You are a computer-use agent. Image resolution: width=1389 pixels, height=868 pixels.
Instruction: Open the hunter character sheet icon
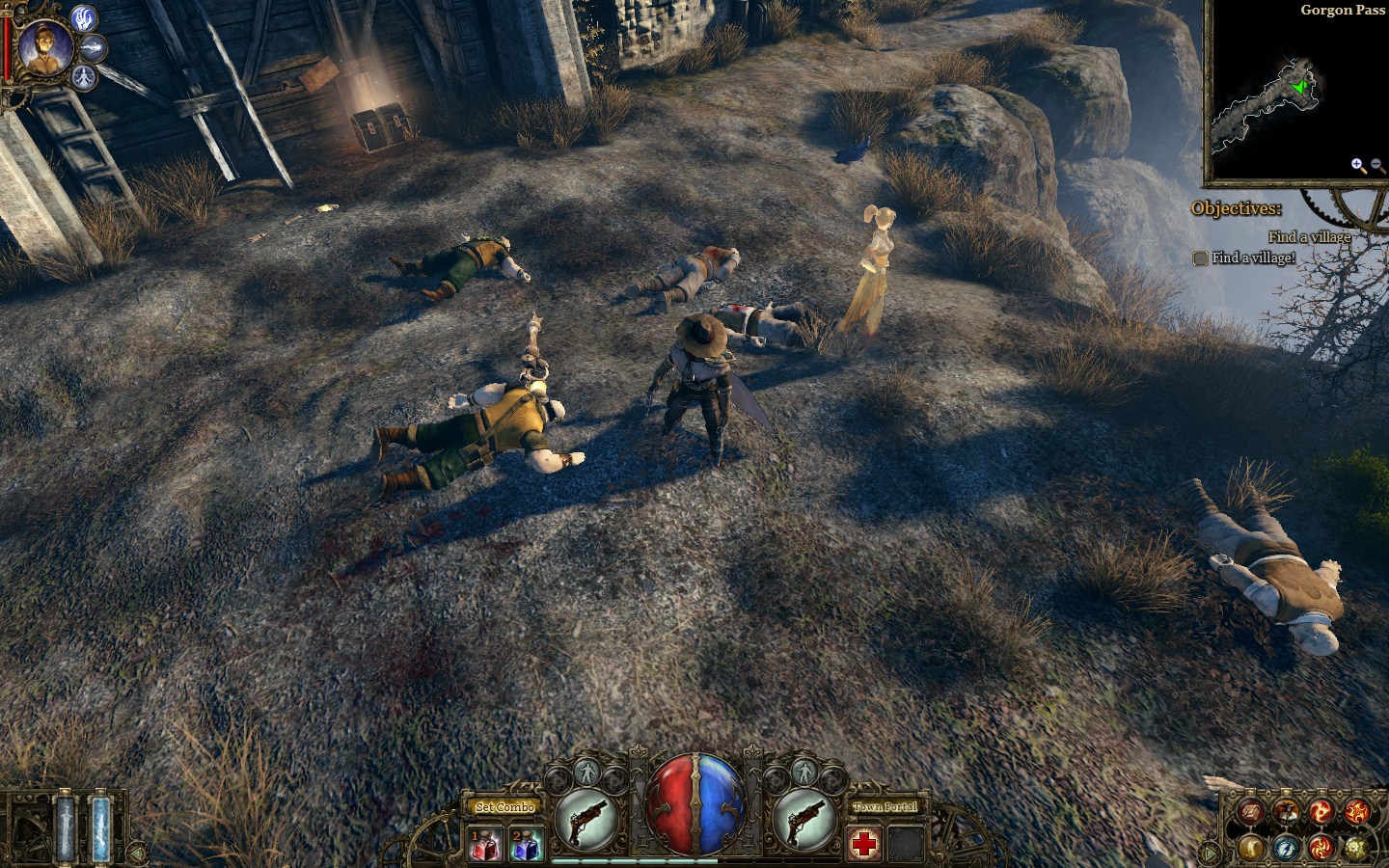pos(1286,812)
